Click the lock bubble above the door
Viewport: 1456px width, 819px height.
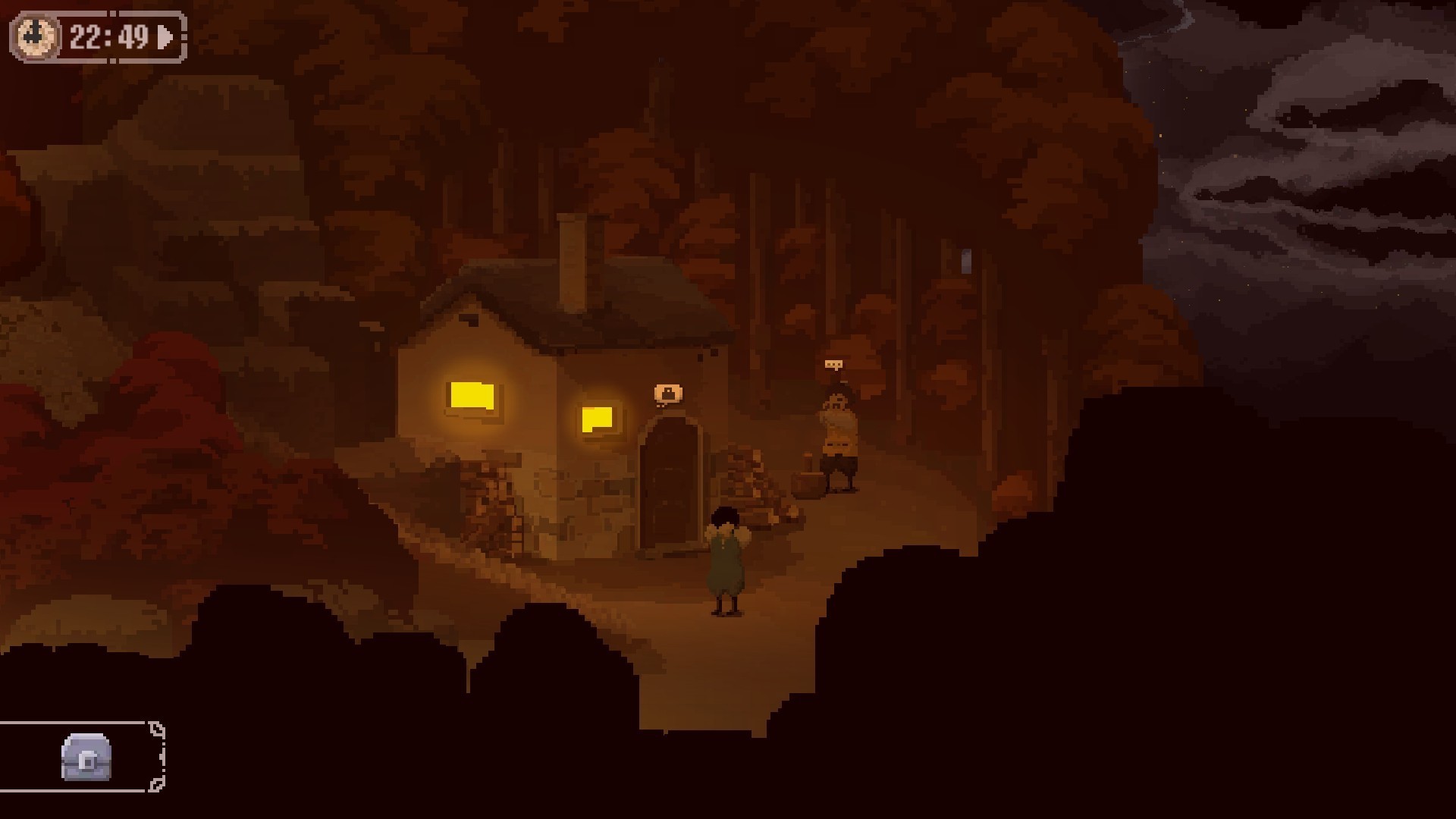coord(667,394)
